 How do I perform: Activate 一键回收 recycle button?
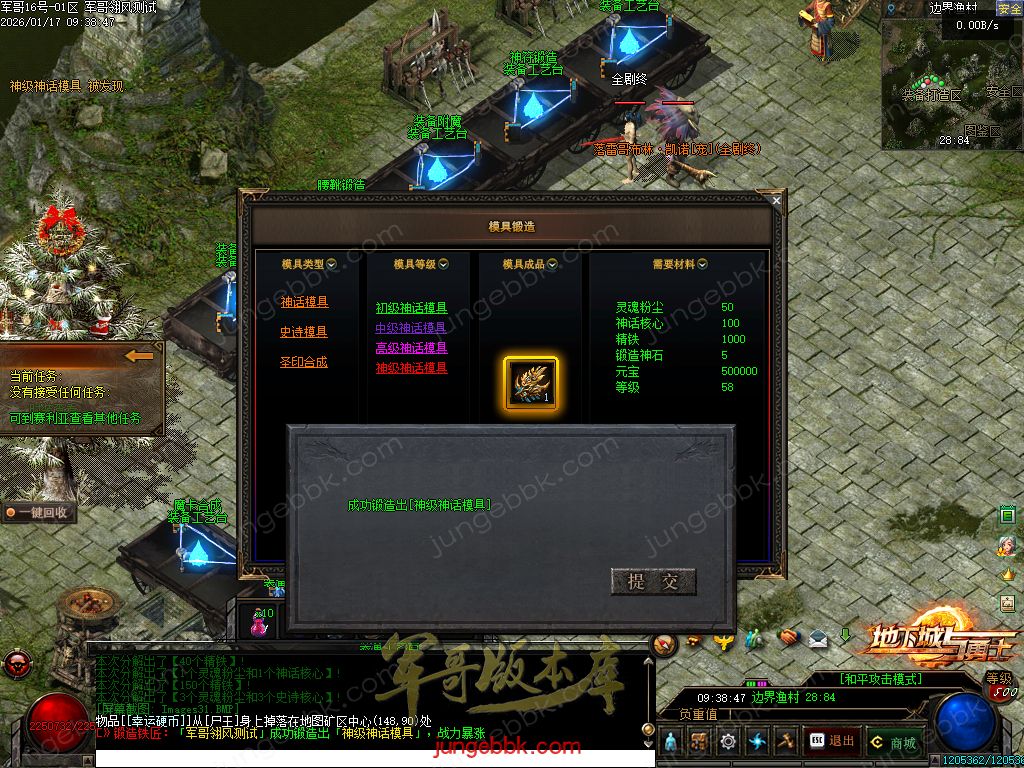40,512
